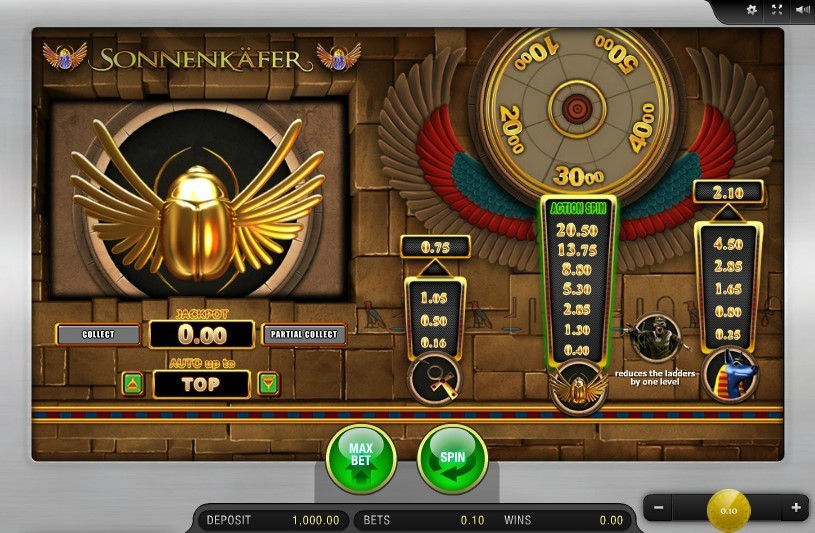This screenshot has height=533, width=815.
Task: Choose the Partial Collect button
Action: pos(305,334)
